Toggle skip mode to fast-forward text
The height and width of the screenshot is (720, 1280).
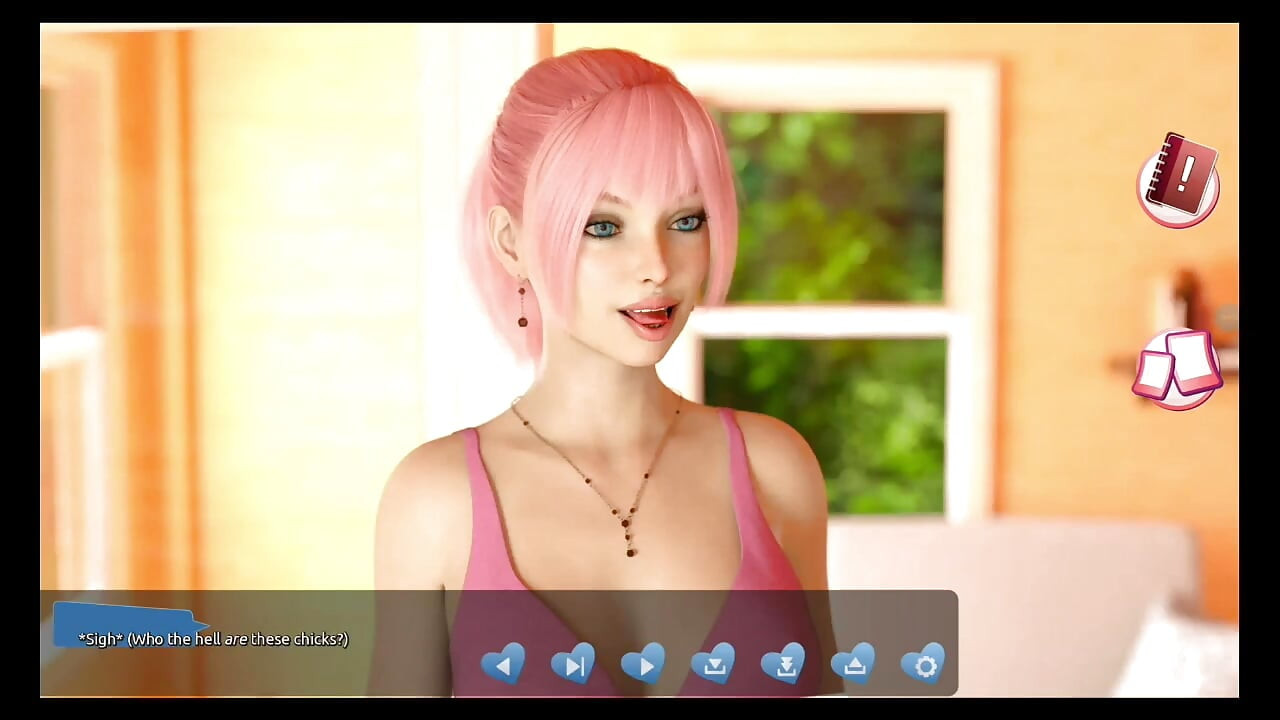pyautogui.click(x=573, y=664)
